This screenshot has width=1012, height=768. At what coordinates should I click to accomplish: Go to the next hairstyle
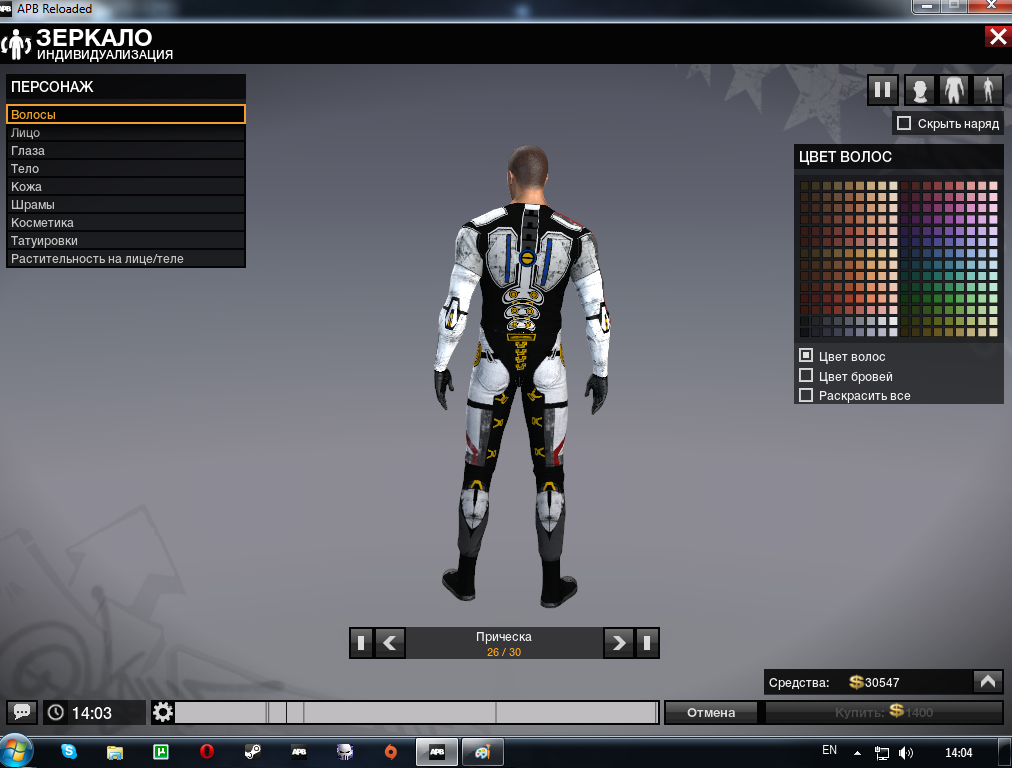(x=619, y=643)
